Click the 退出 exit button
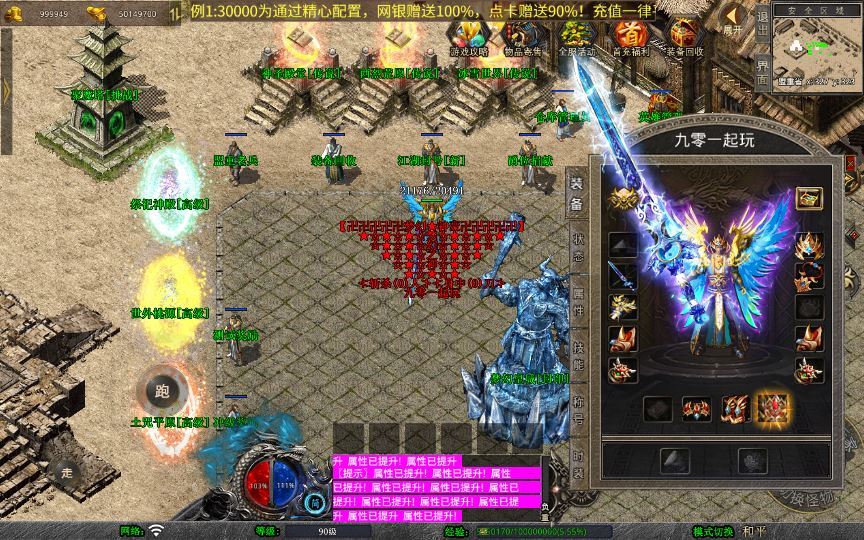Image resolution: width=864 pixels, height=540 pixels. (763, 24)
